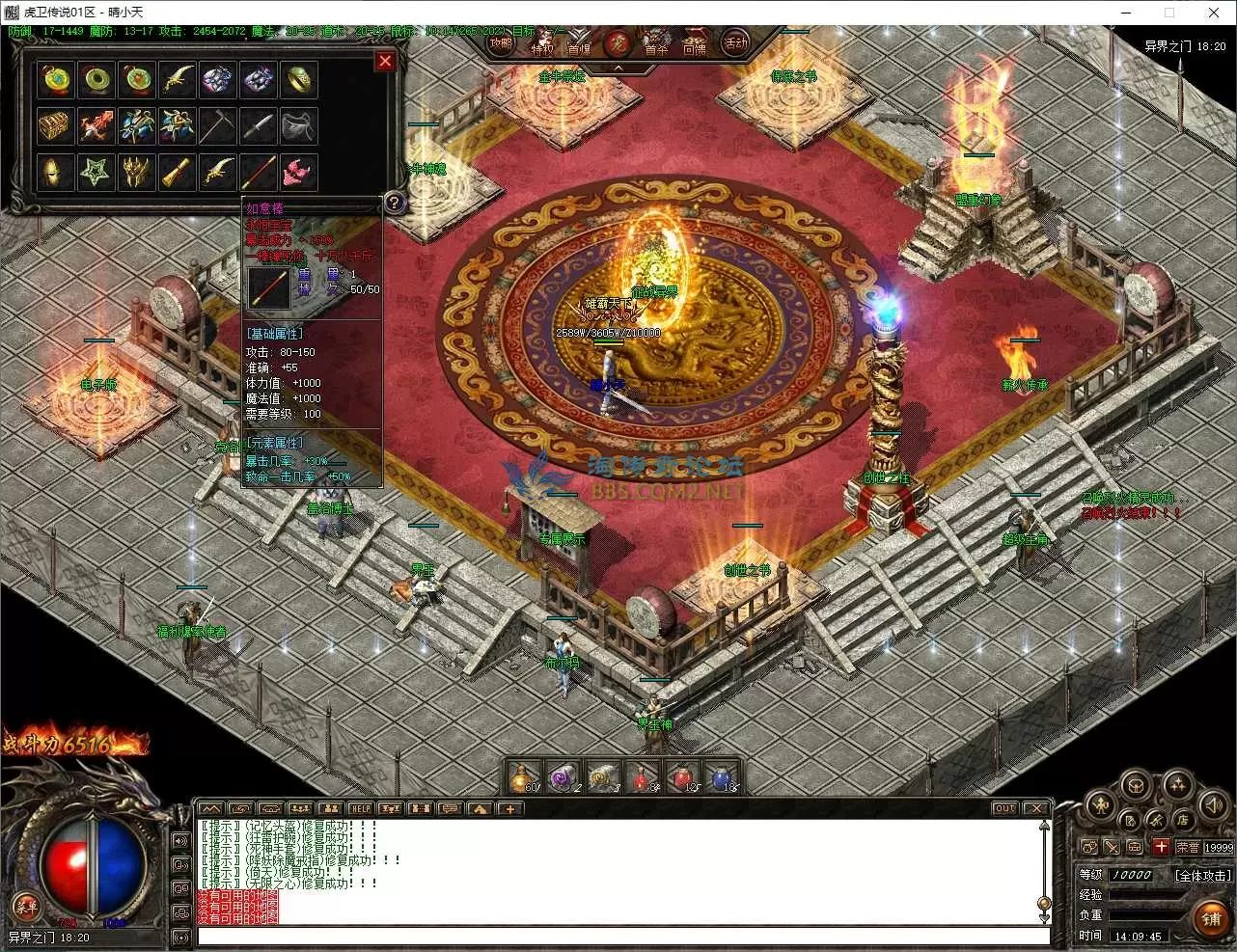The height and width of the screenshot is (952, 1237).
Task: Collapse the top menu arrow
Action: coord(618,68)
